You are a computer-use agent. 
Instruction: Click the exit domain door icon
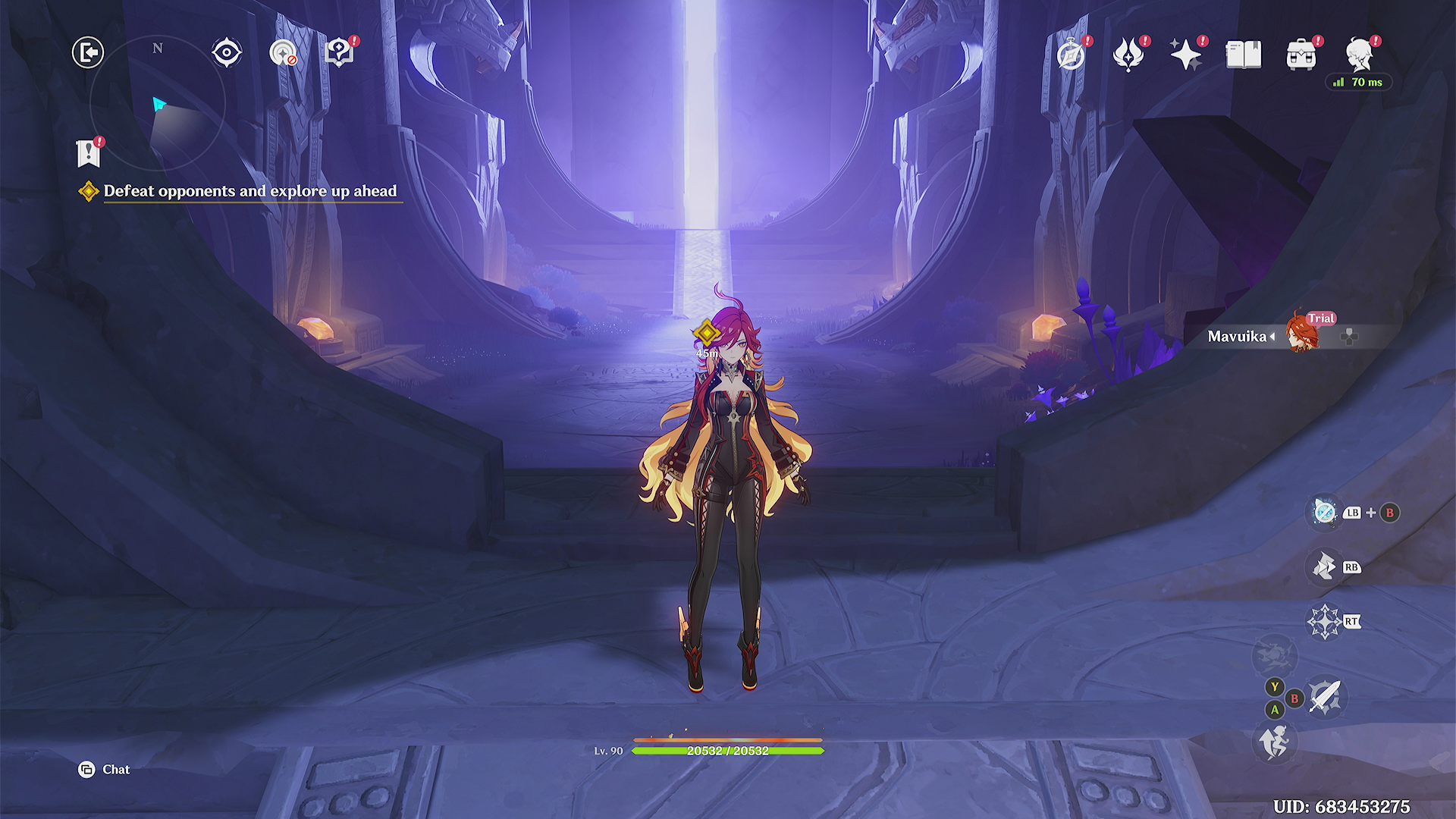coord(88,52)
